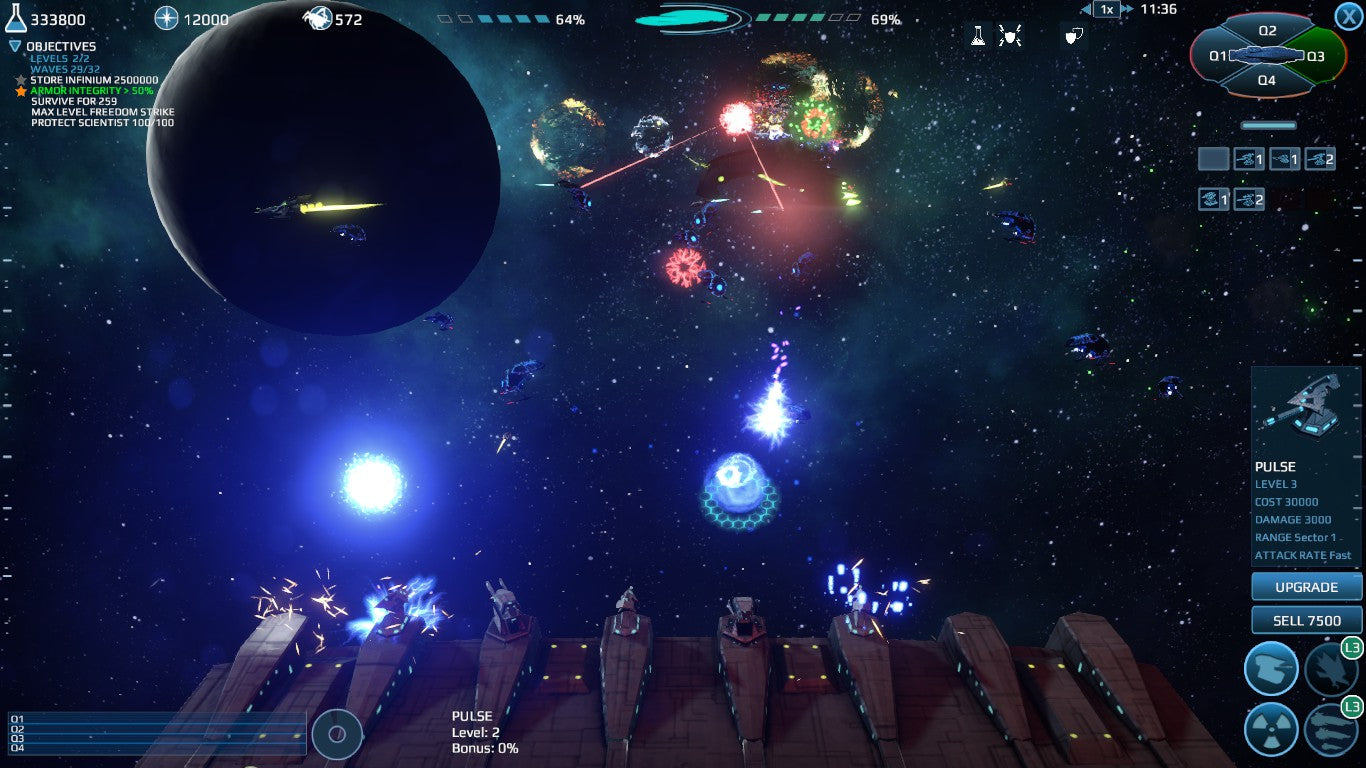Collapse the Objectives tracker
This screenshot has width=1366, height=768.
pos(15,46)
